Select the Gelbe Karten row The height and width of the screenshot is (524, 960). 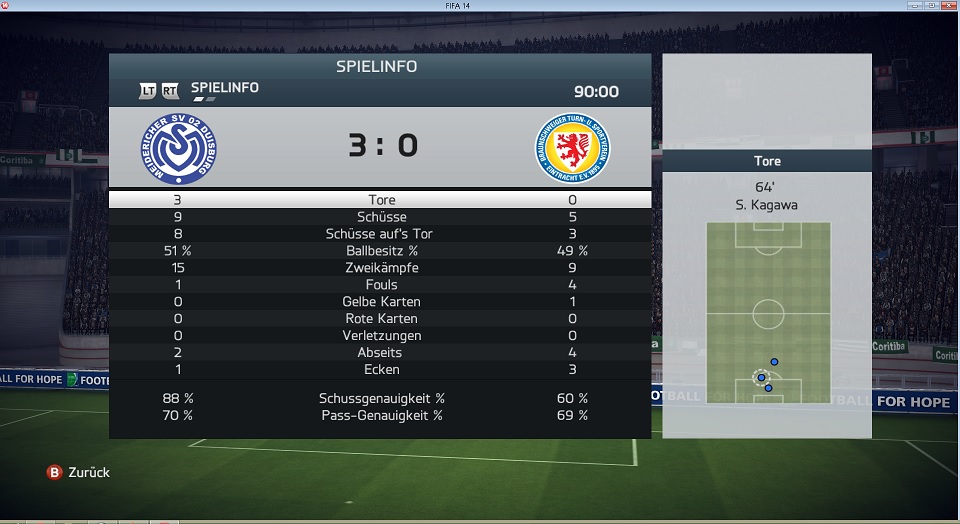pos(380,302)
